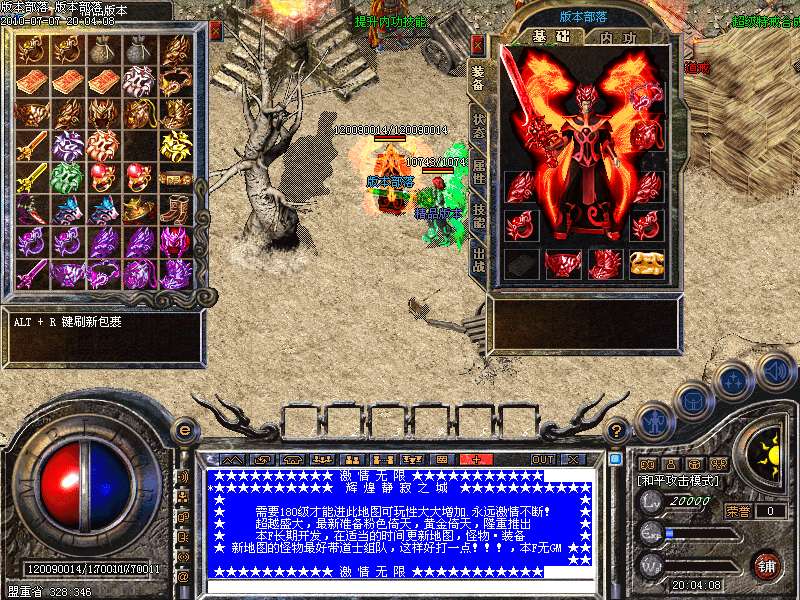Close the character equipment panel
The height and width of the screenshot is (600, 800).
[x=477, y=44]
